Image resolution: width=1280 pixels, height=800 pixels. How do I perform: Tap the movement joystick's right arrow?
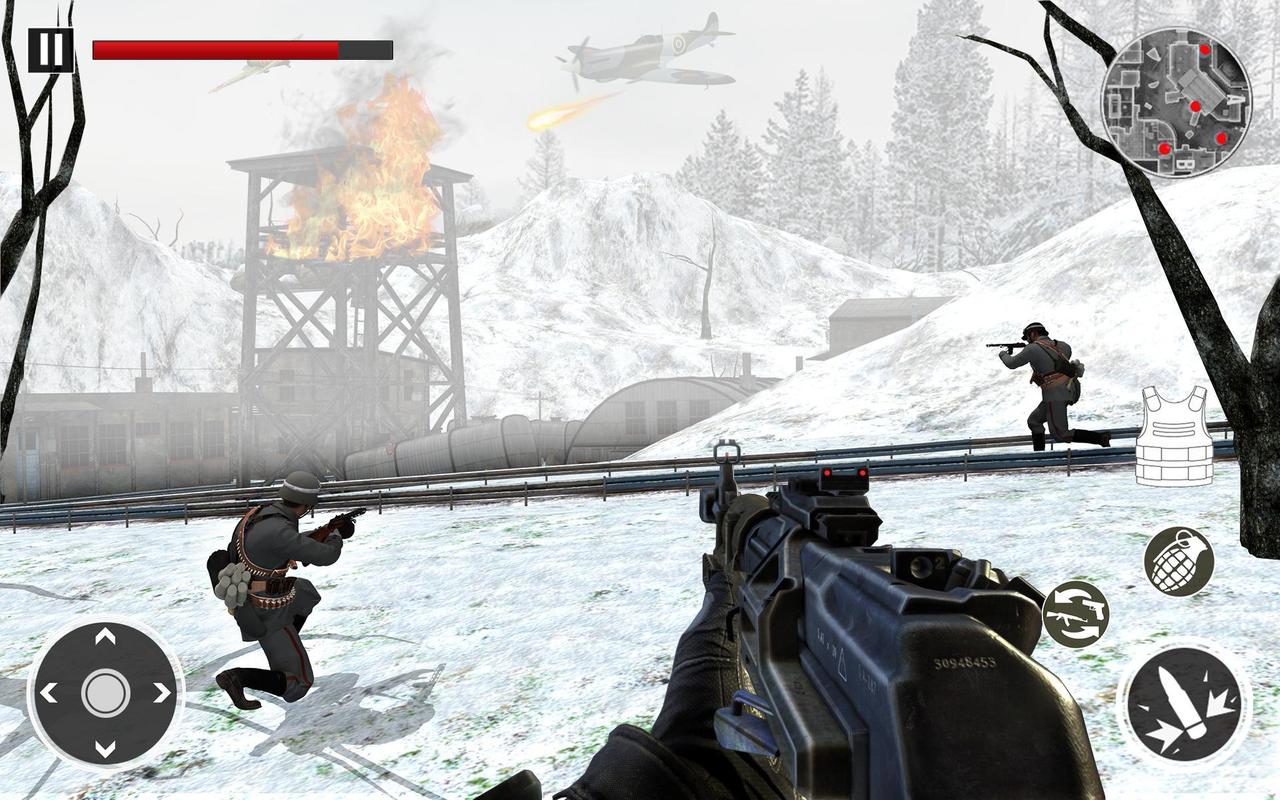click(162, 692)
